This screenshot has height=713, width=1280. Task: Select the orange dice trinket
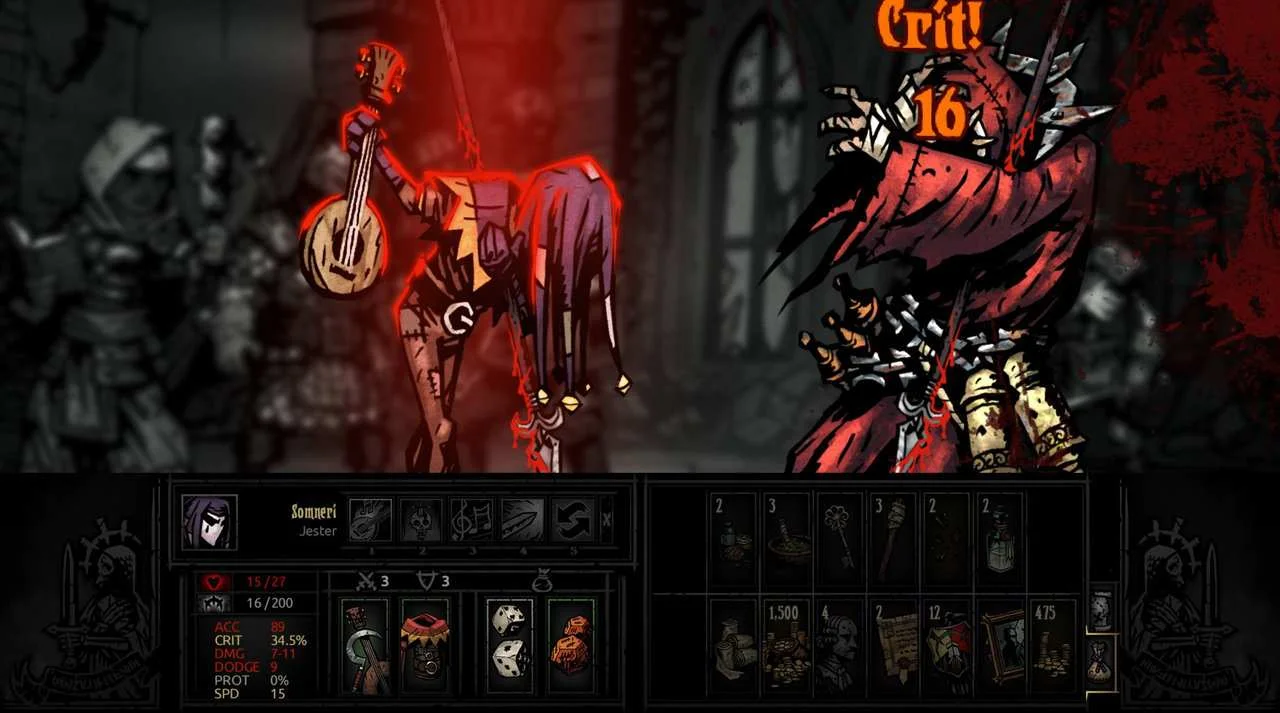pyautogui.click(x=571, y=646)
